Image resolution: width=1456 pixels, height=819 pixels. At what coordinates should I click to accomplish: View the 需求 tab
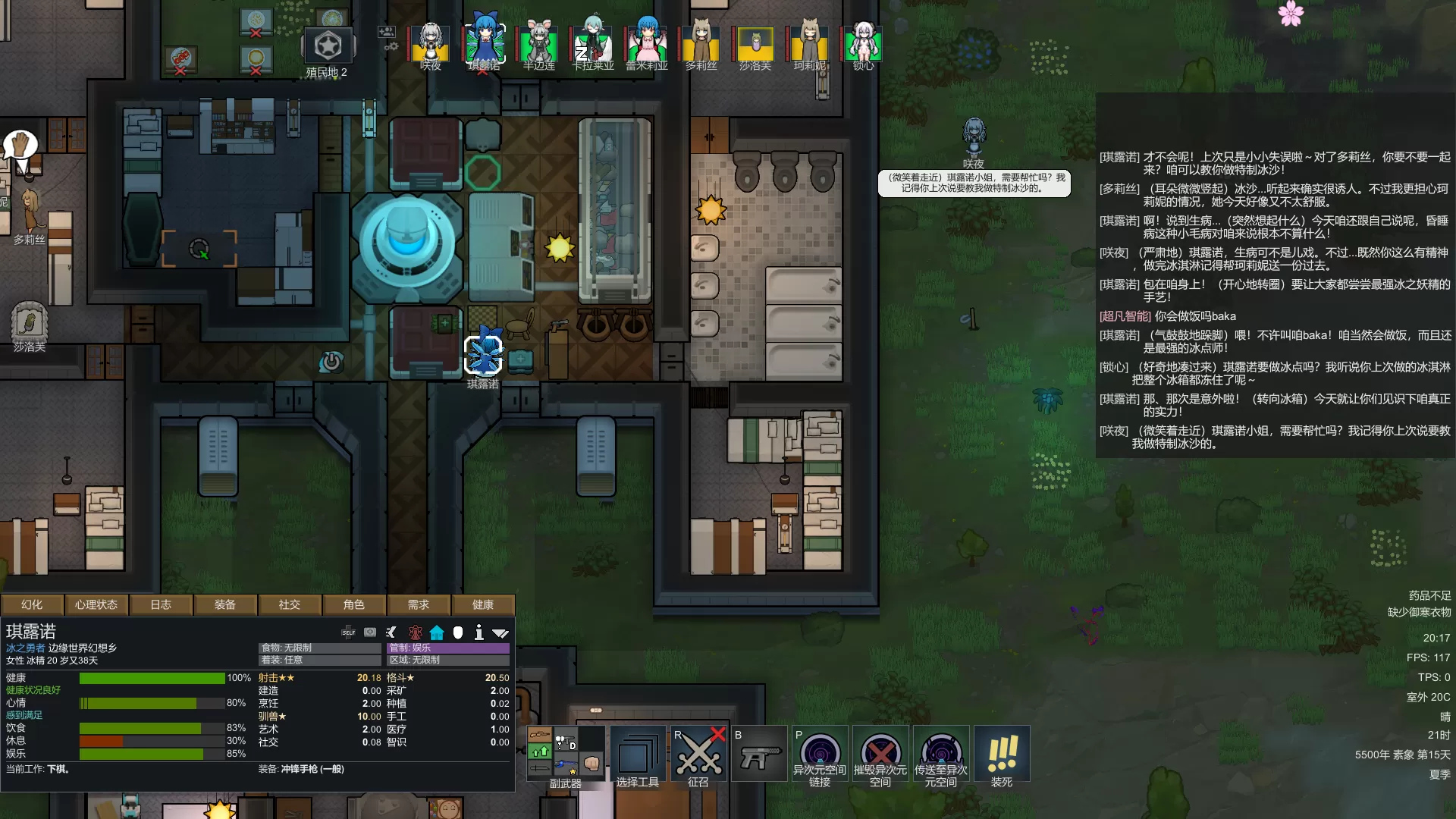coord(419,604)
